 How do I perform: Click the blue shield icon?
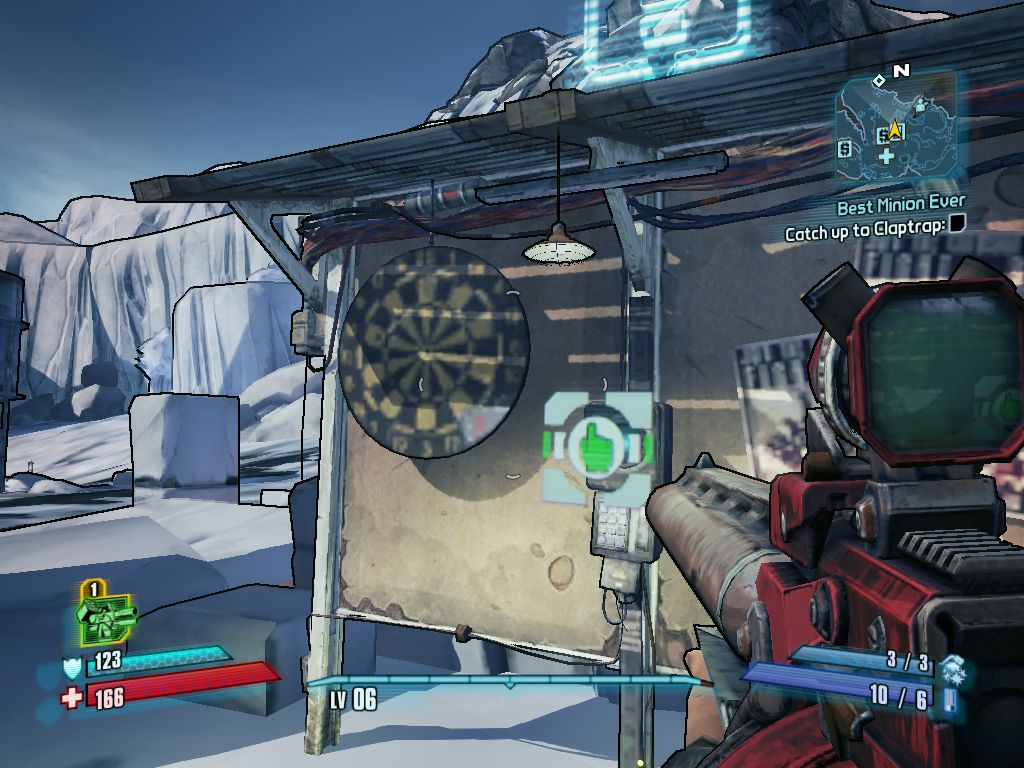tap(73, 666)
